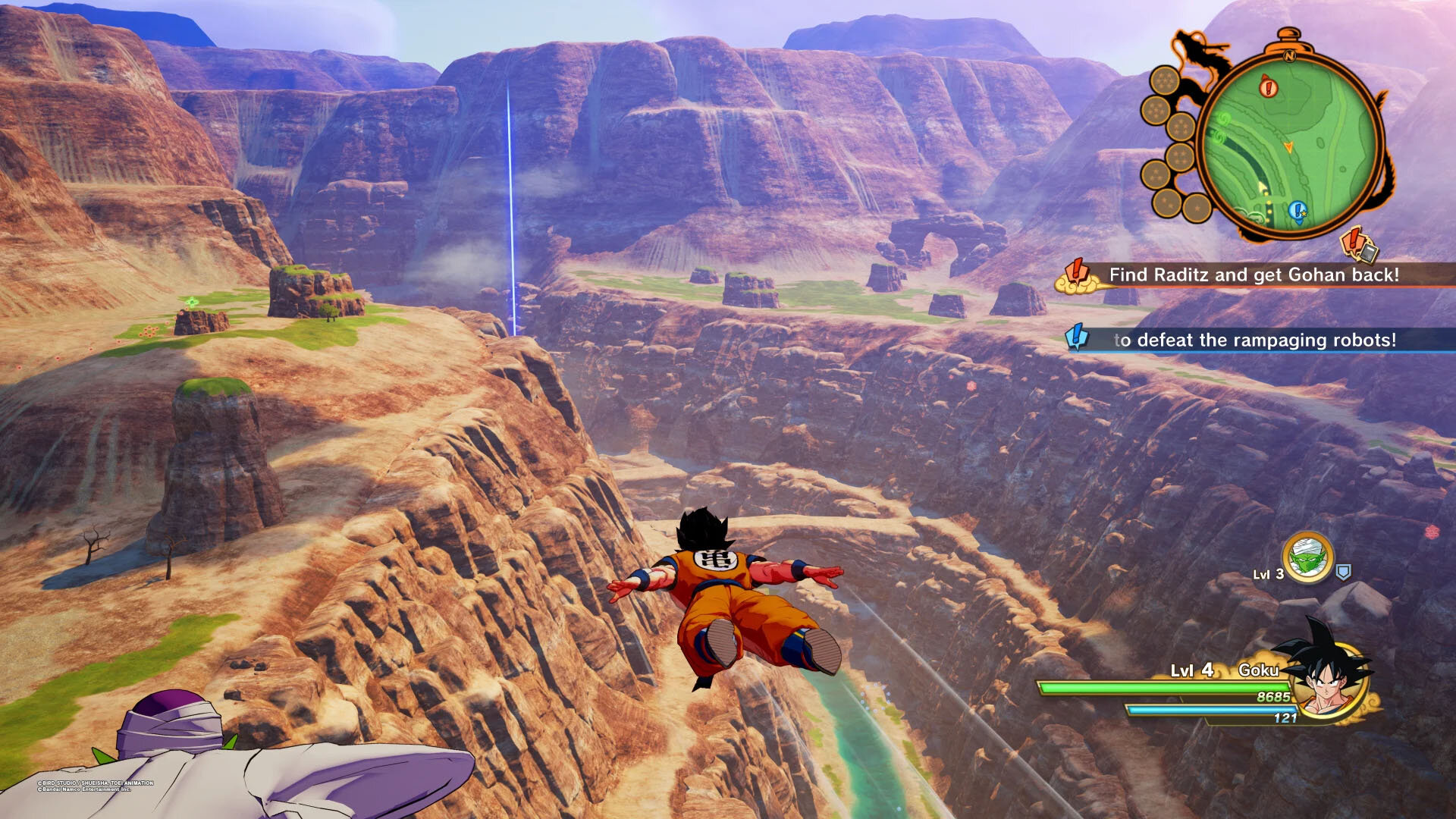Click the orange player arrow on minimap
1456x819 pixels.
coord(1288,146)
